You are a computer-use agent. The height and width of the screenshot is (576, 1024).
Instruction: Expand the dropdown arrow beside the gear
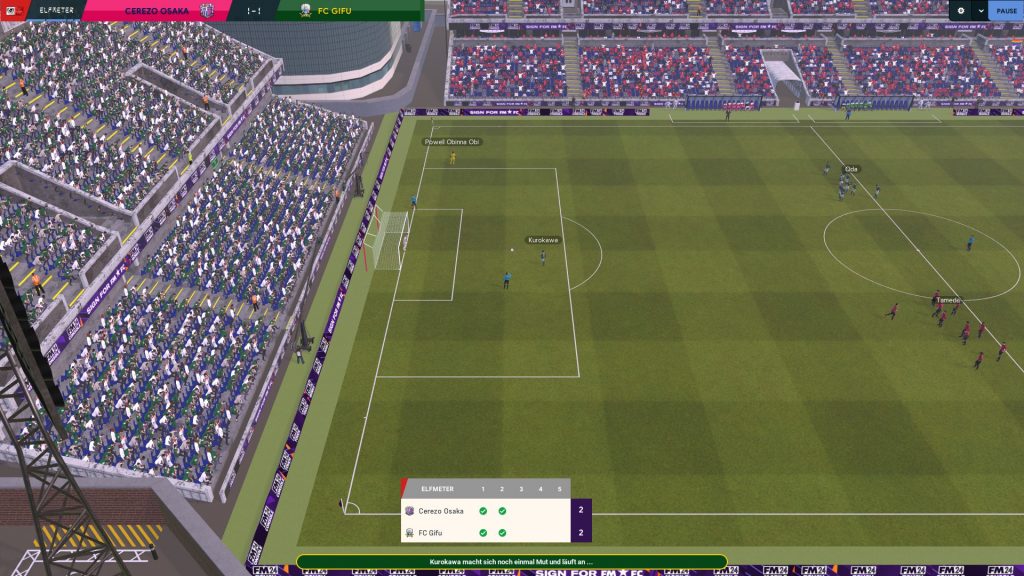point(980,10)
